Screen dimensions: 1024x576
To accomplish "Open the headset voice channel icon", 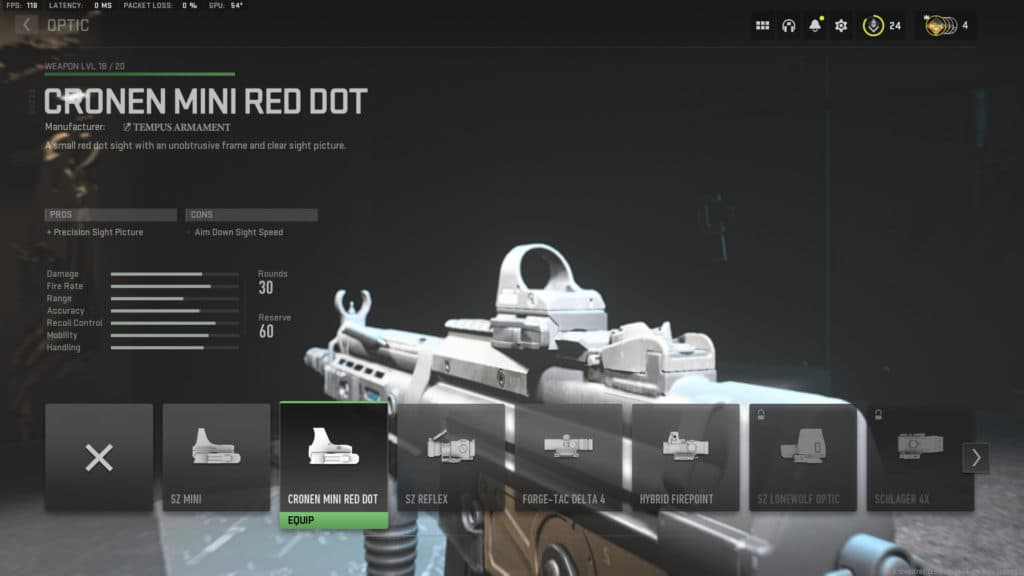I will click(789, 26).
